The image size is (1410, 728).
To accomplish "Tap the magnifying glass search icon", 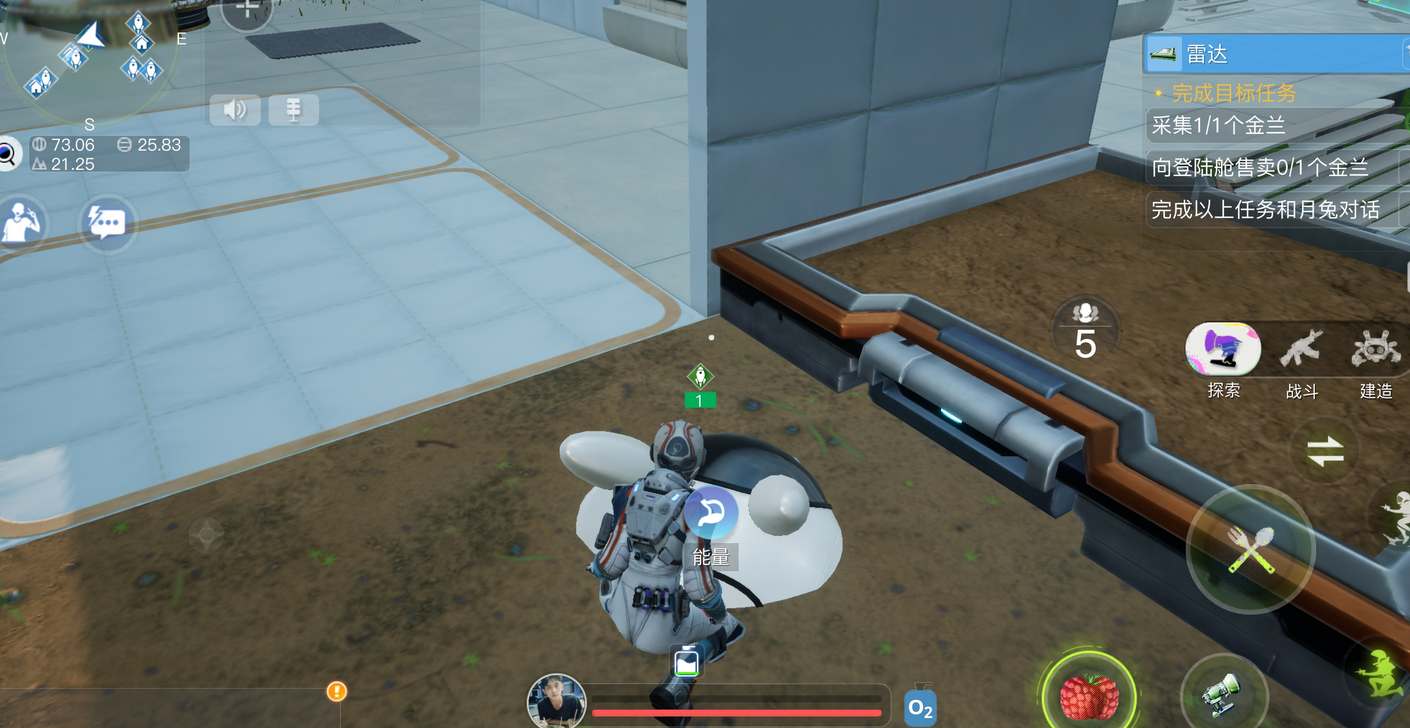I will click(8, 154).
